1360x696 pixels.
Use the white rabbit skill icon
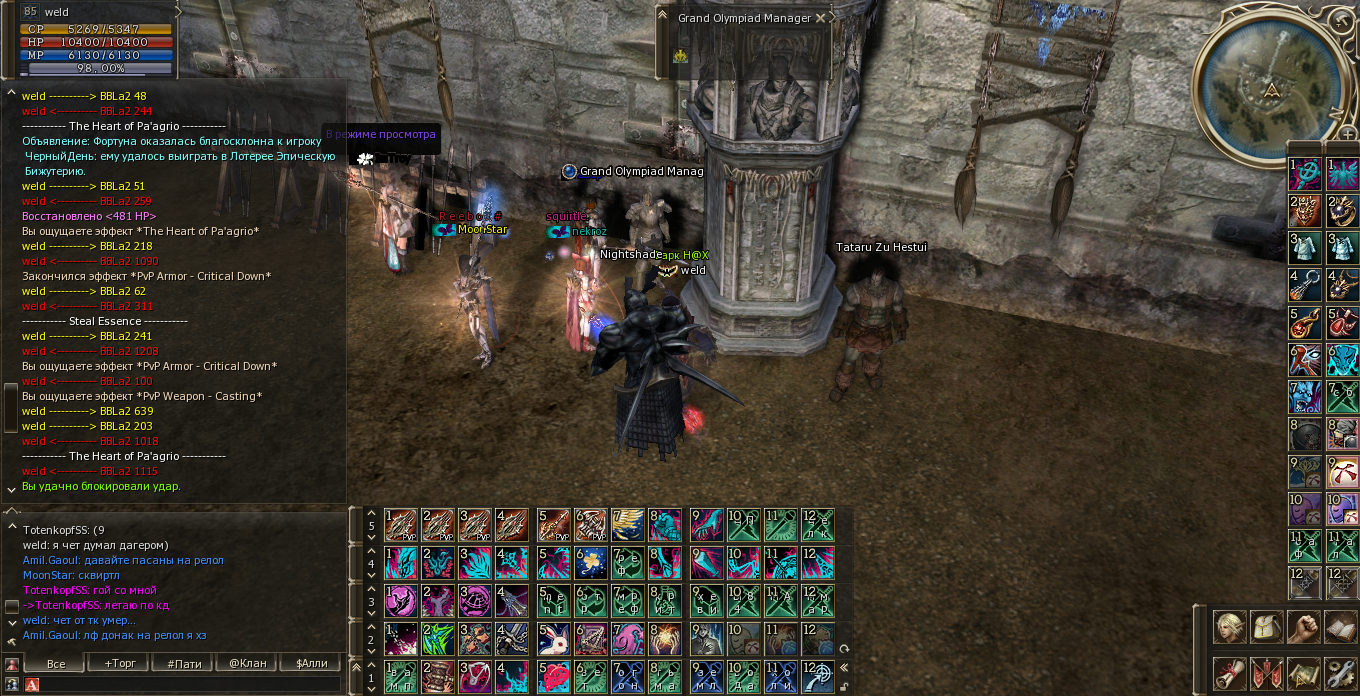[553, 638]
